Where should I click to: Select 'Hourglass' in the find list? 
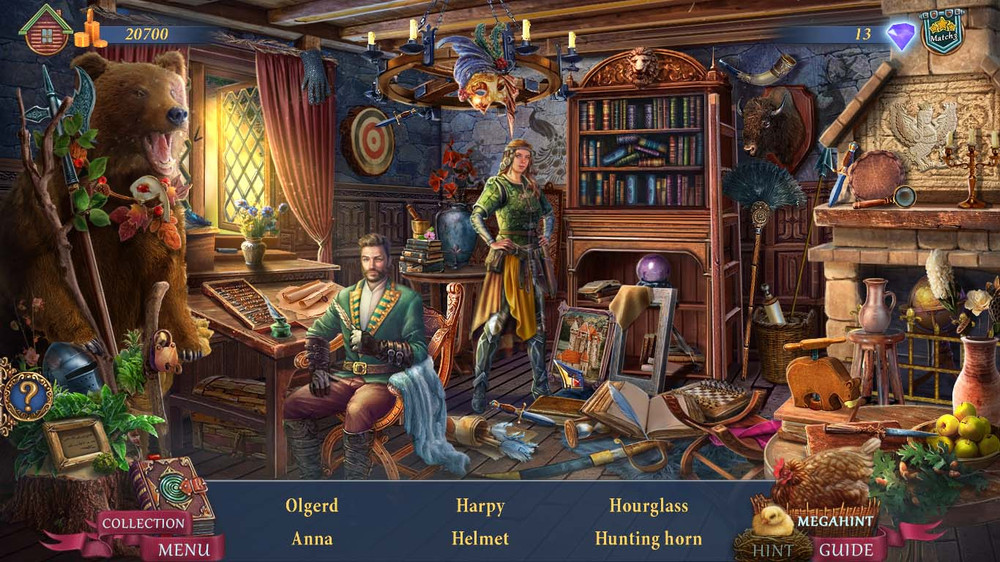click(648, 506)
